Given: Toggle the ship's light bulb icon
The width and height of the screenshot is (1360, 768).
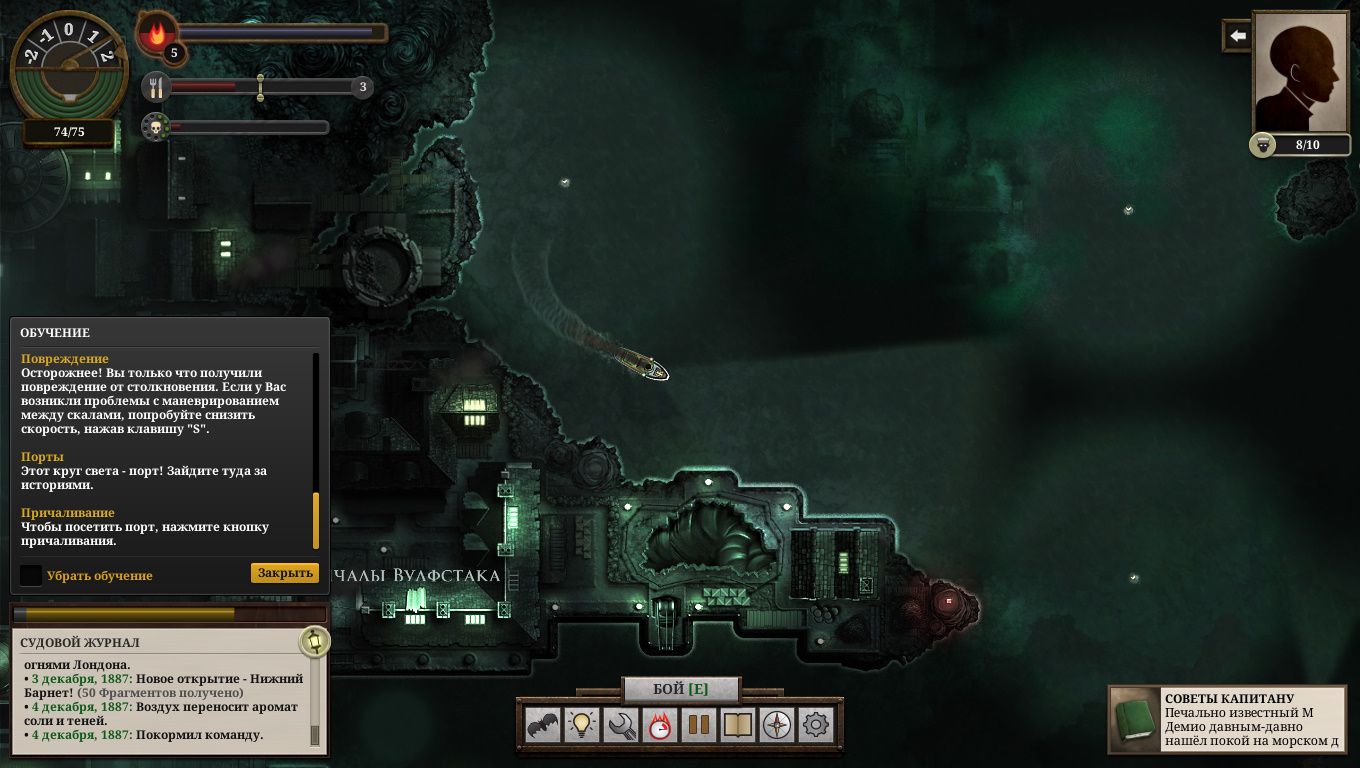Looking at the screenshot, I should (x=582, y=725).
